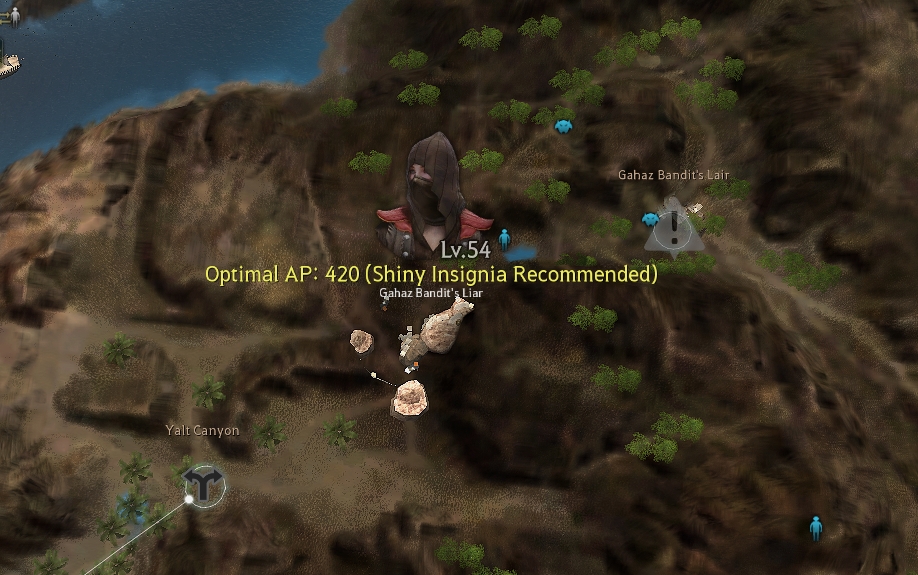Select the Yalt Canyon node icon
This screenshot has width=918, height=575.
coord(205,486)
